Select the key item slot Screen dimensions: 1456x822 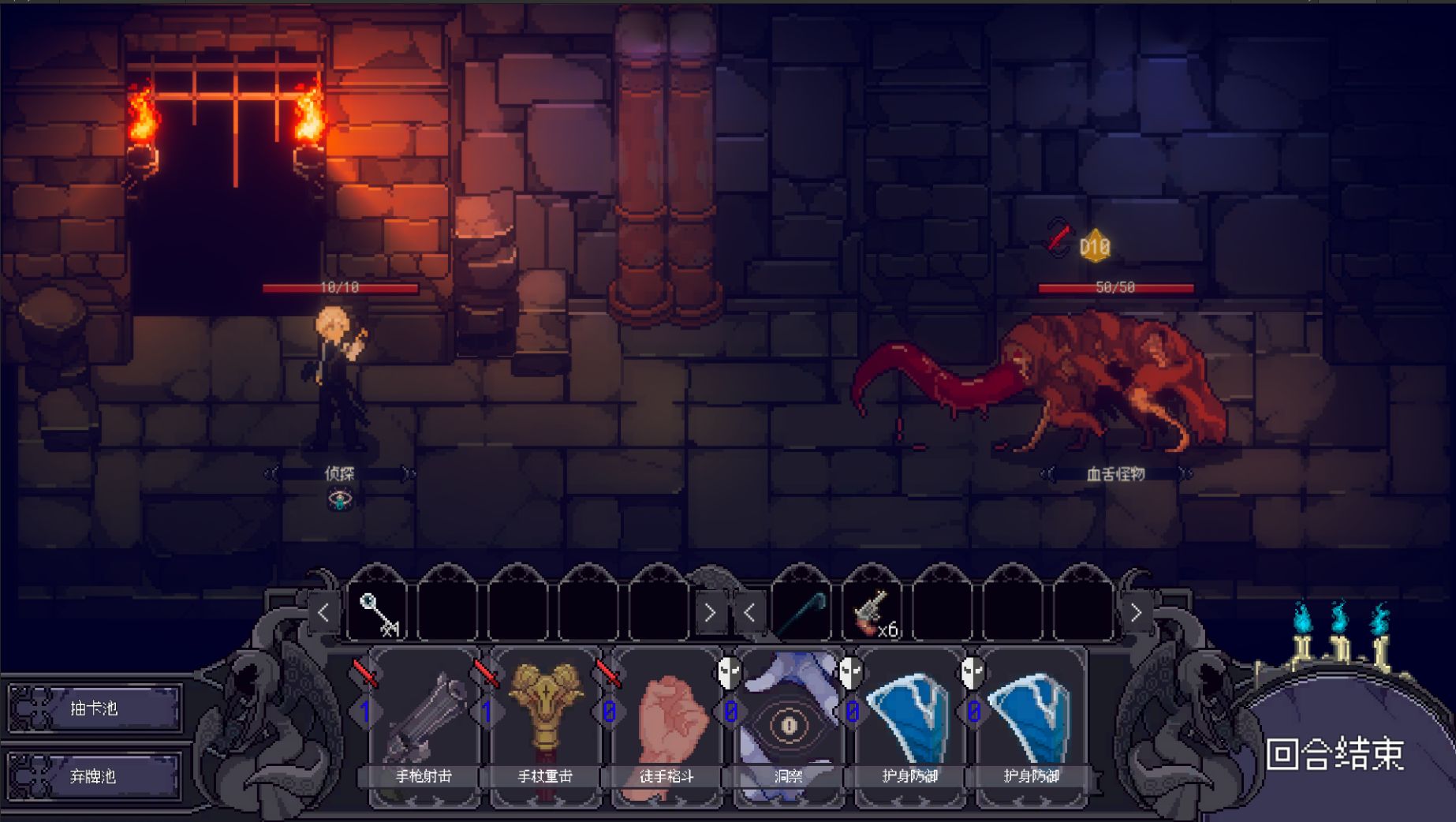tap(378, 612)
